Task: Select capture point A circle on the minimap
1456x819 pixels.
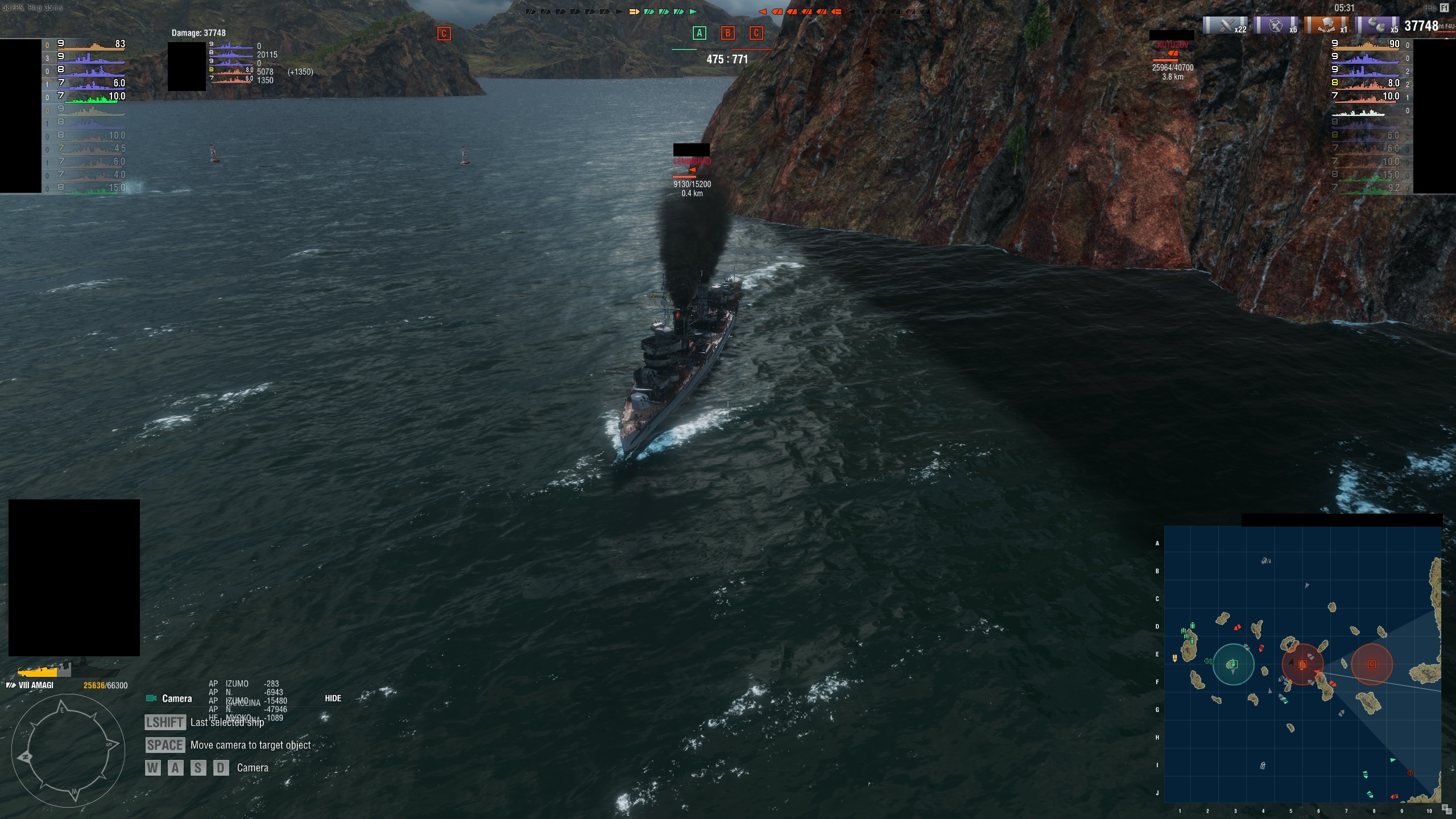Action: click(1233, 664)
